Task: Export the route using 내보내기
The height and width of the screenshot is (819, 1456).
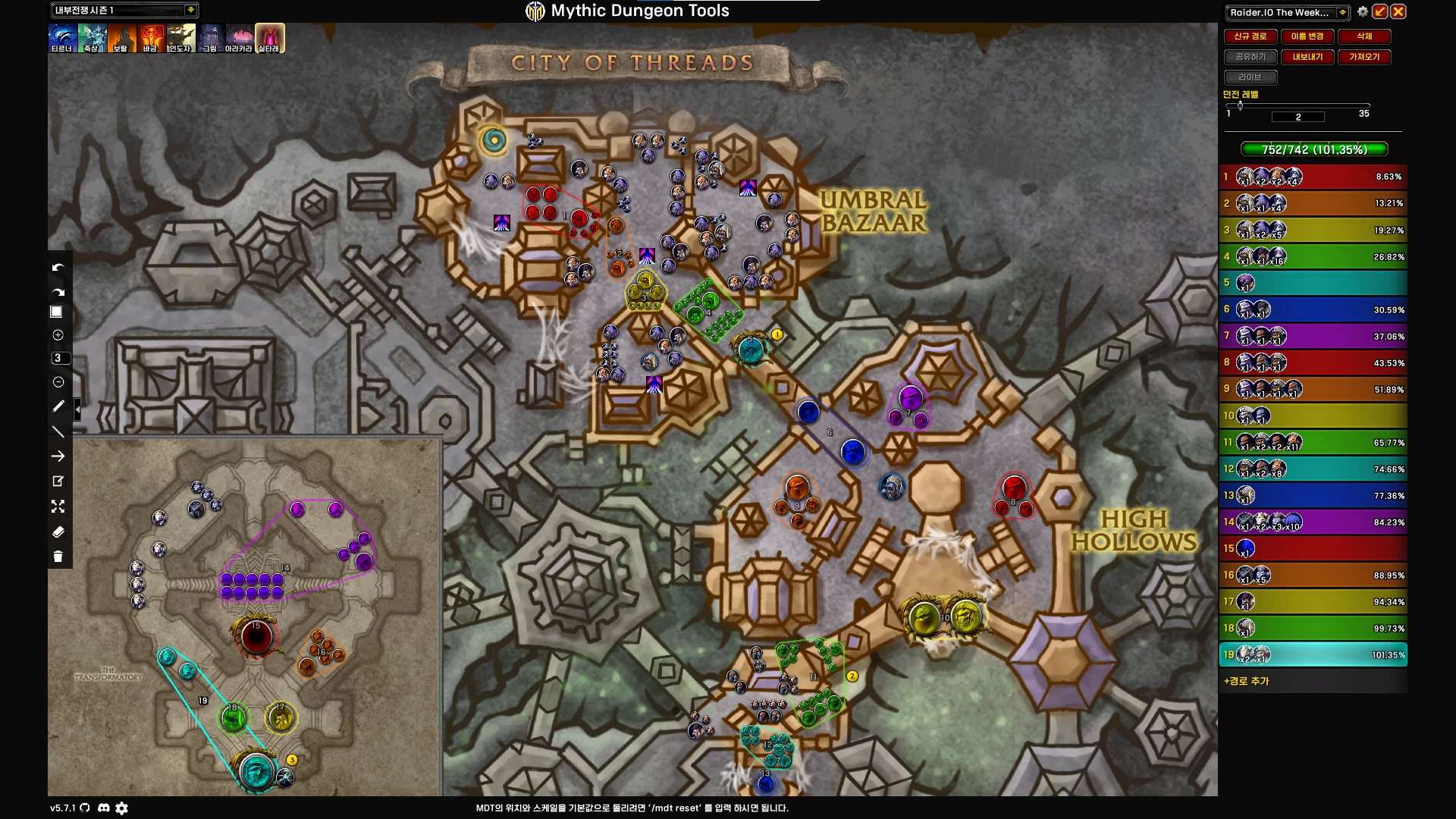Action: (1307, 57)
